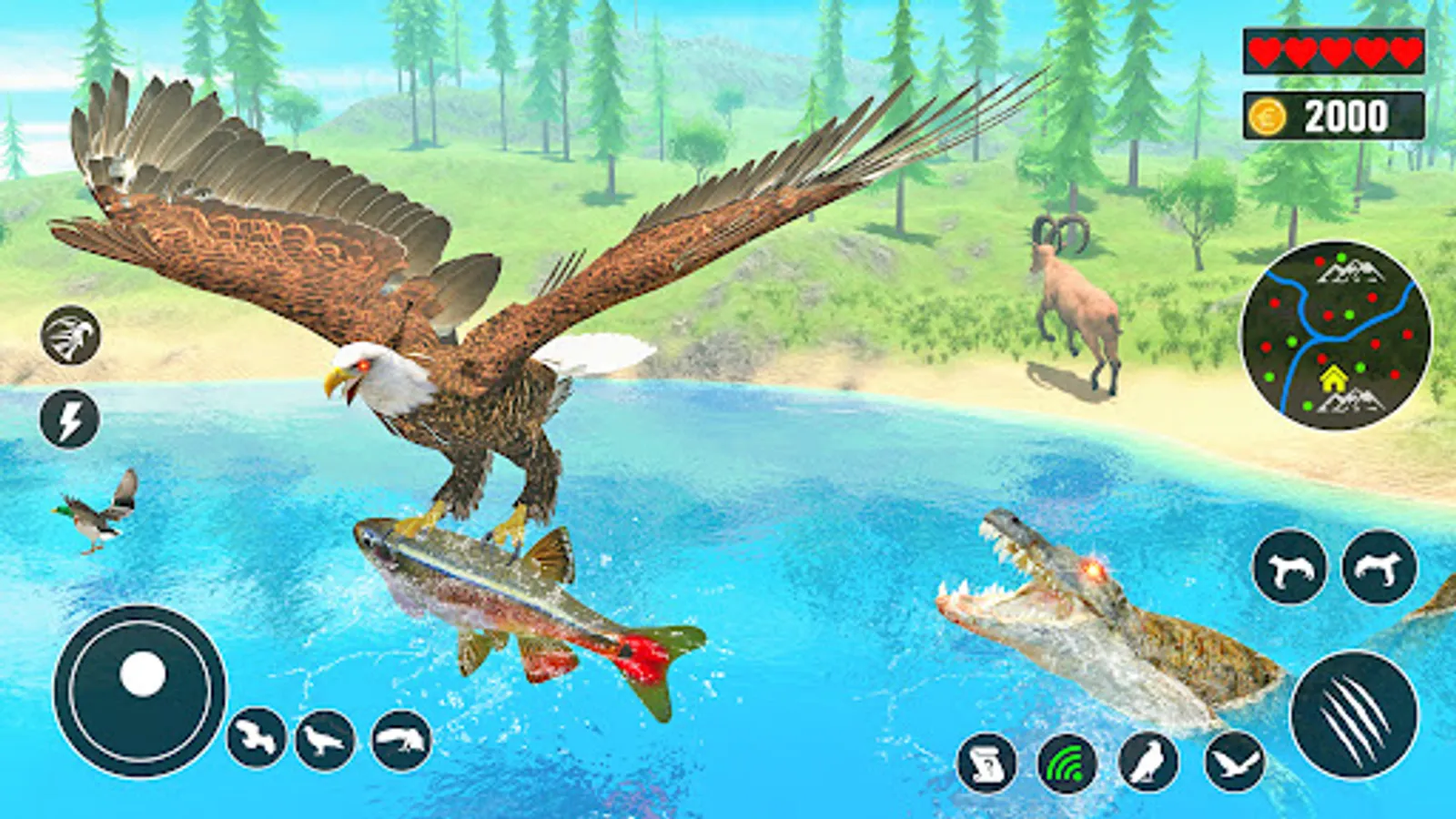Image resolution: width=1456 pixels, height=819 pixels.
Task: Open the quest scroll with question mark
Action: (x=986, y=763)
